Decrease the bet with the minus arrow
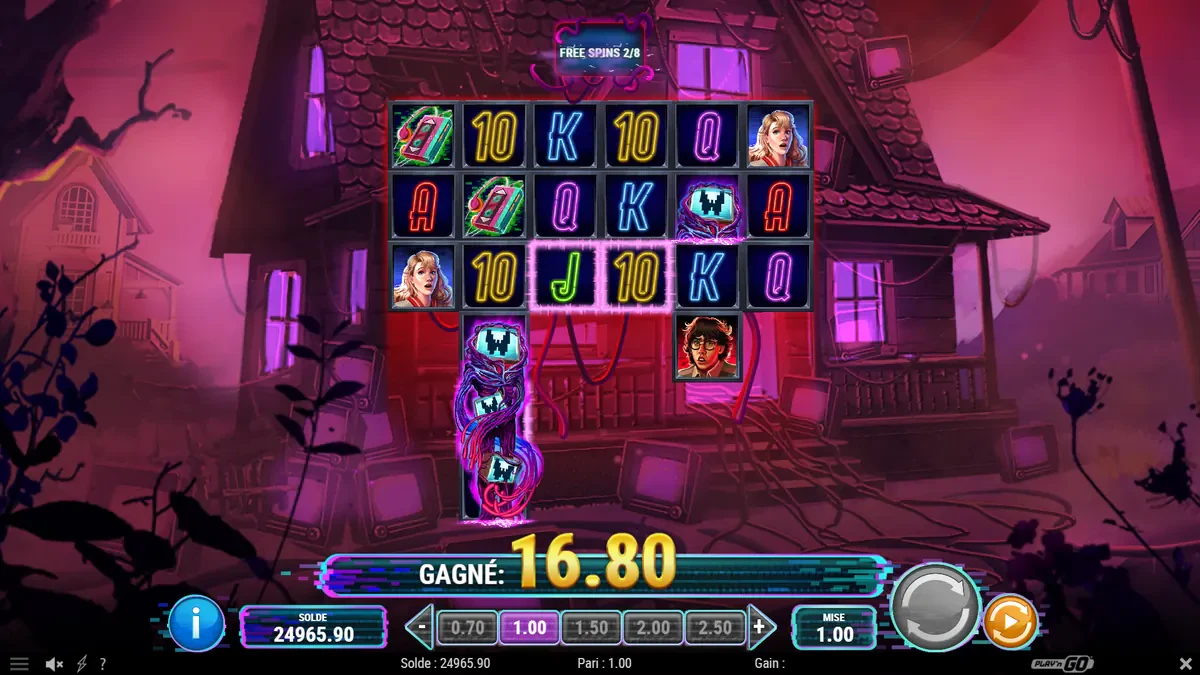 [422, 628]
